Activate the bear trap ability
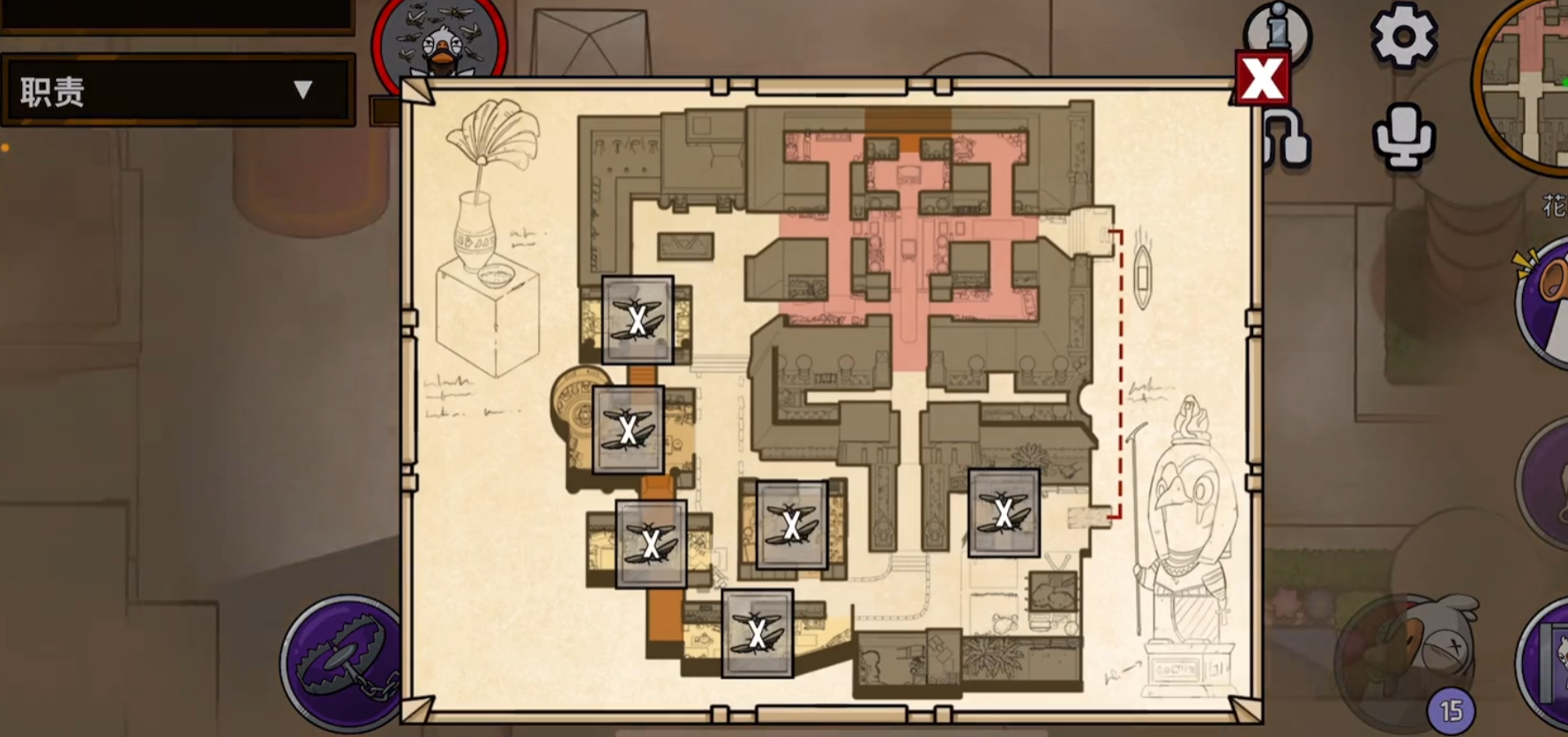1568x737 pixels. coord(344,665)
